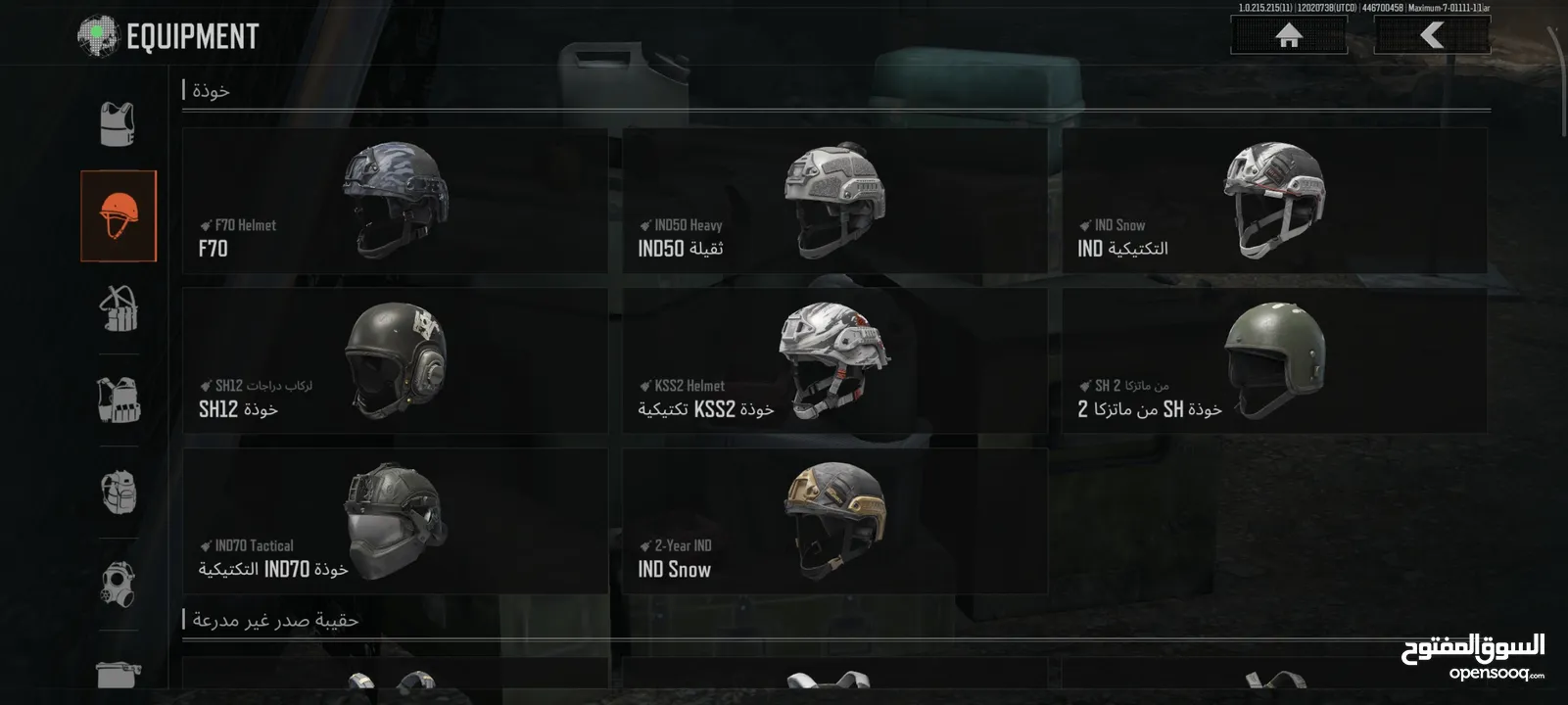
Task: Switch to the chest harness category
Action: click(x=119, y=307)
